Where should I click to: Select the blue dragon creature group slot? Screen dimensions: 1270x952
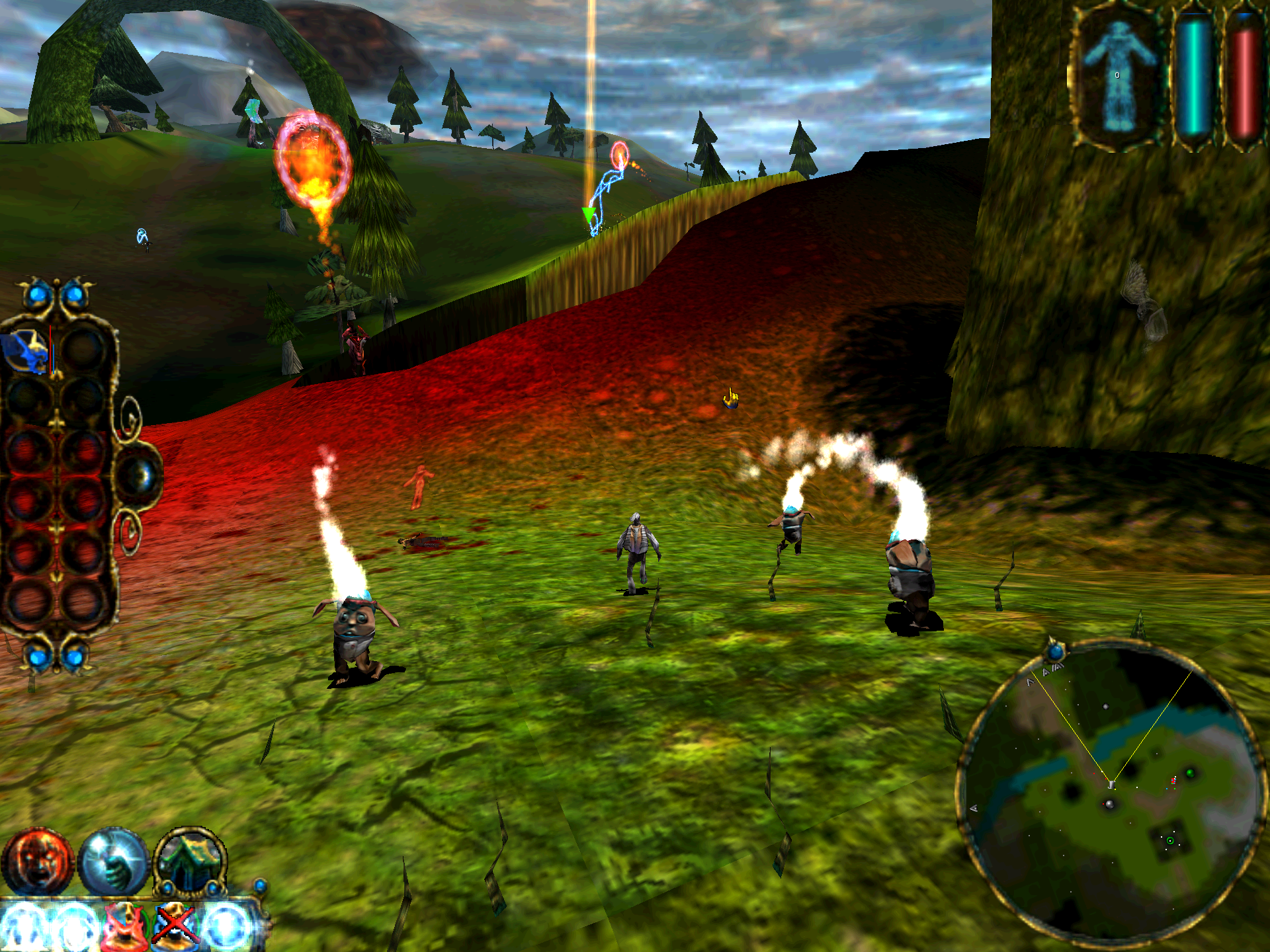[28, 350]
